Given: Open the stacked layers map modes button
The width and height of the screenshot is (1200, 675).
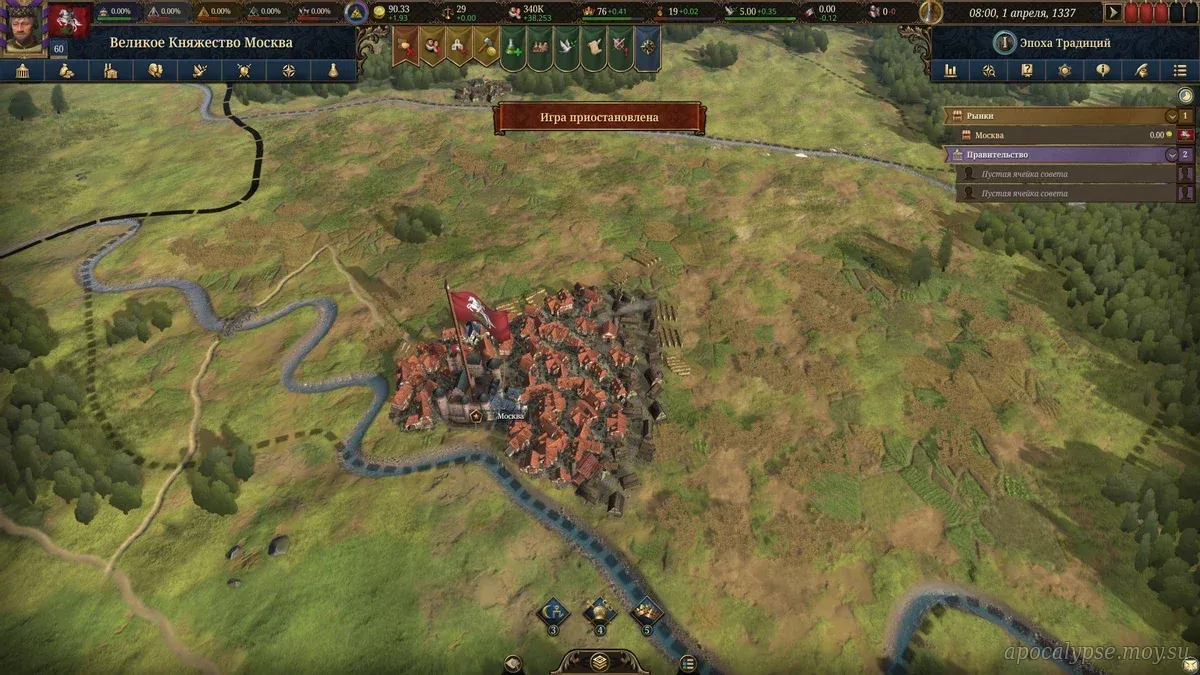Looking at the screenshot, I should click(x=599, y=662).
